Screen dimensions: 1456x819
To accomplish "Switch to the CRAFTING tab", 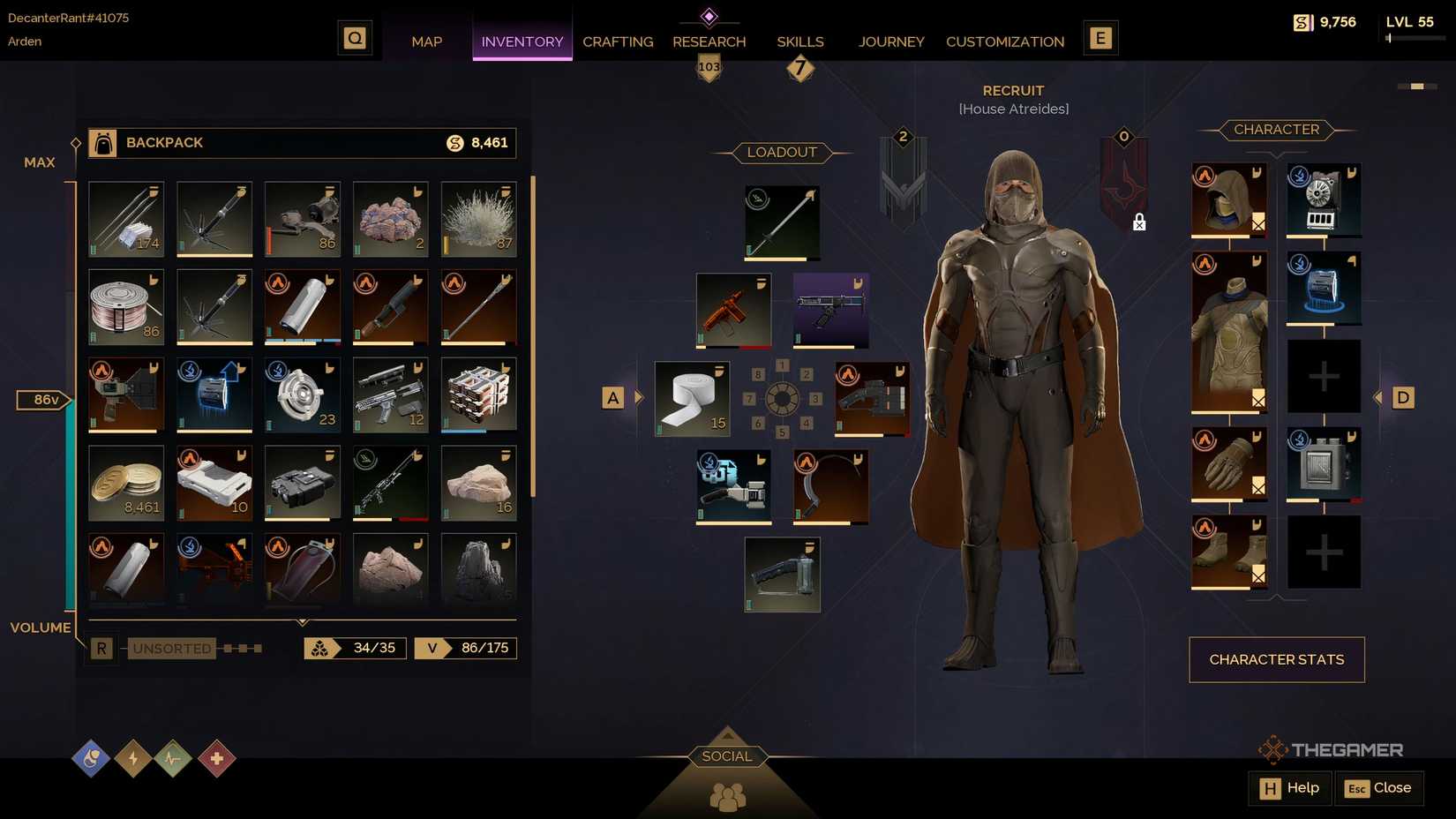I will point(617,41).
